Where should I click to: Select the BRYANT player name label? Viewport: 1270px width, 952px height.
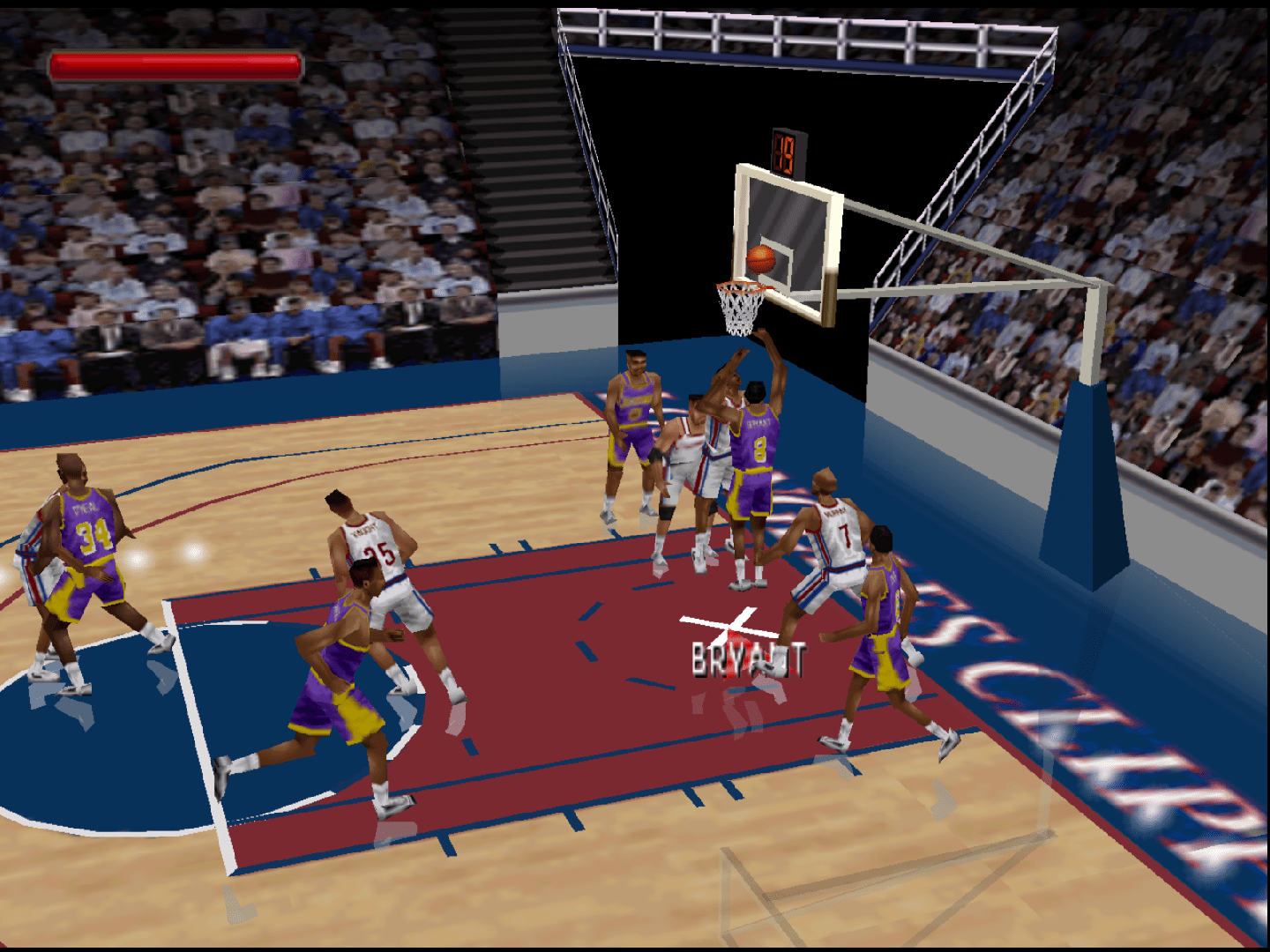[745, 658]
